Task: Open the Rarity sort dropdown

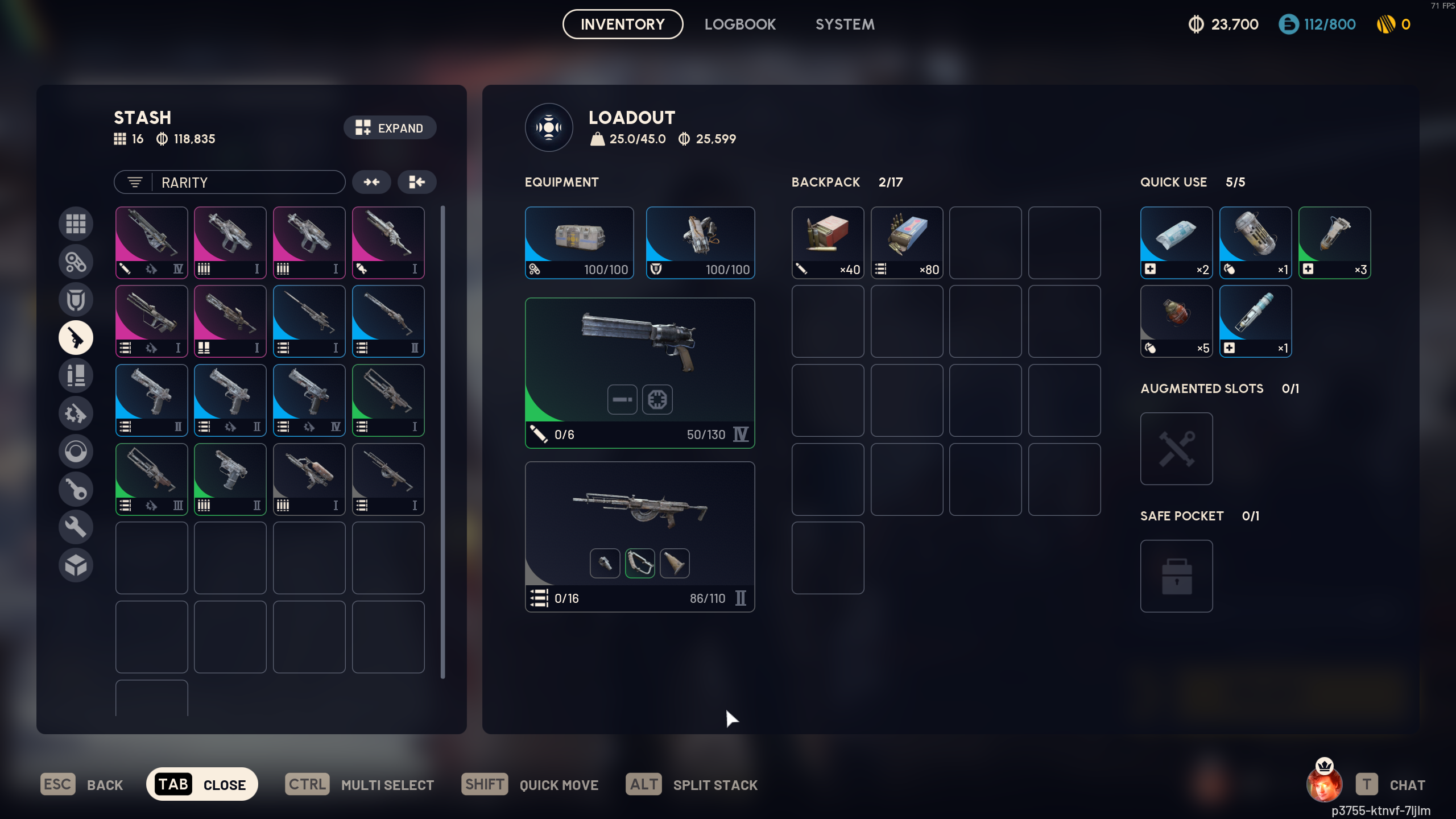Action: pos(229,183)
